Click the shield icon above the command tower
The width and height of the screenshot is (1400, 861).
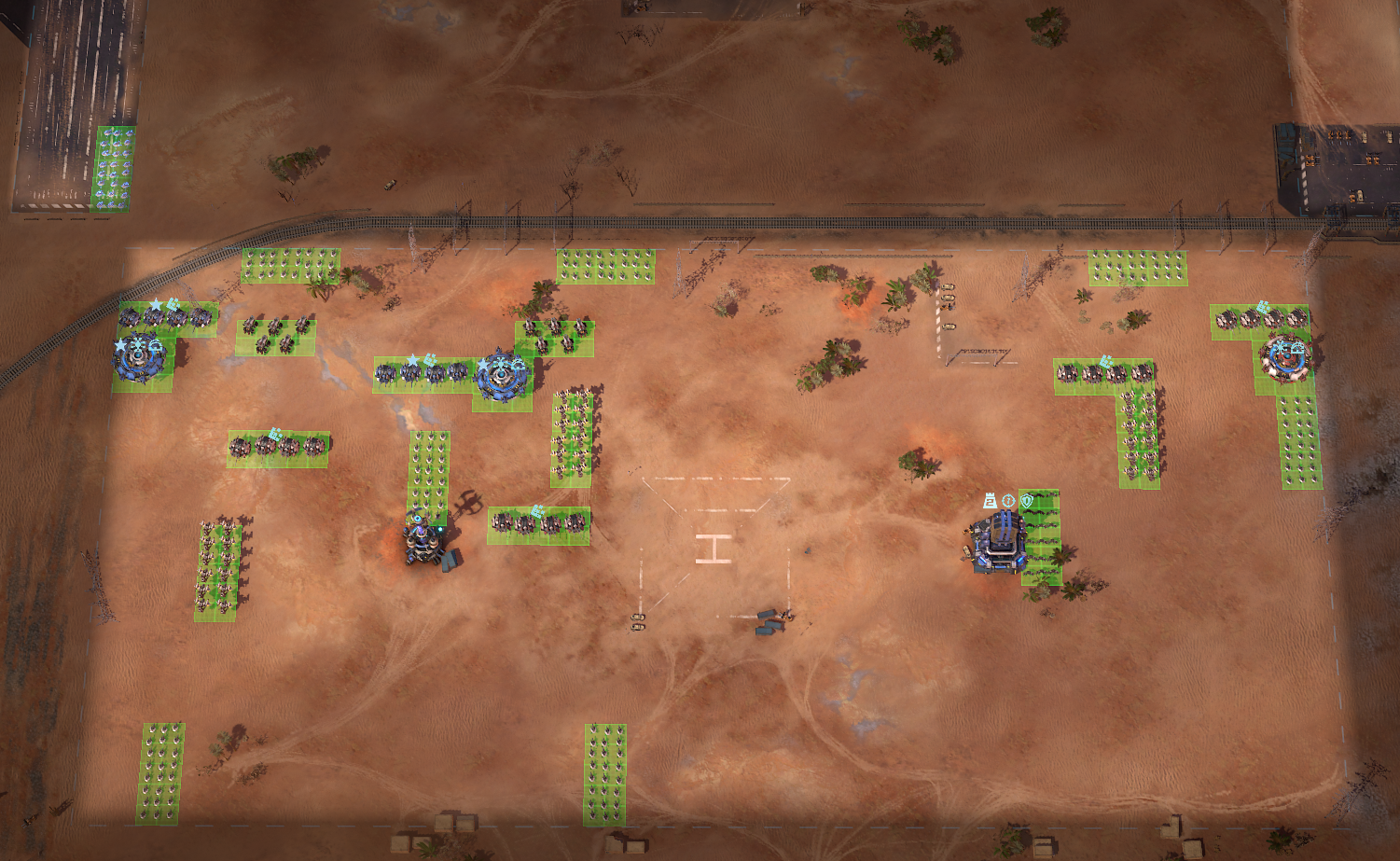pos(1026,501)
